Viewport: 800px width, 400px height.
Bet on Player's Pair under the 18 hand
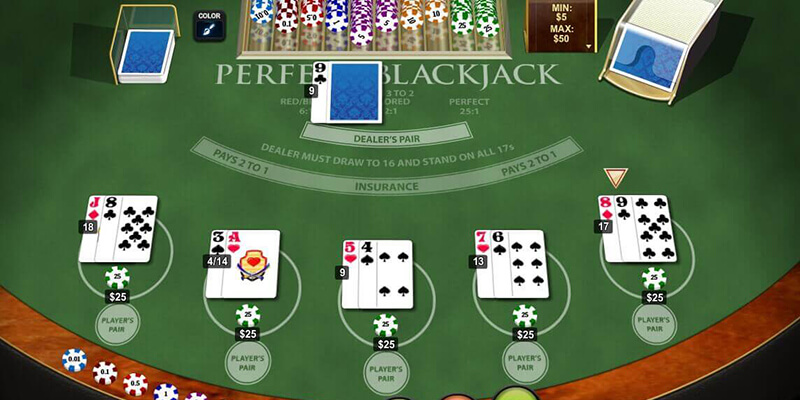[118, 324]
